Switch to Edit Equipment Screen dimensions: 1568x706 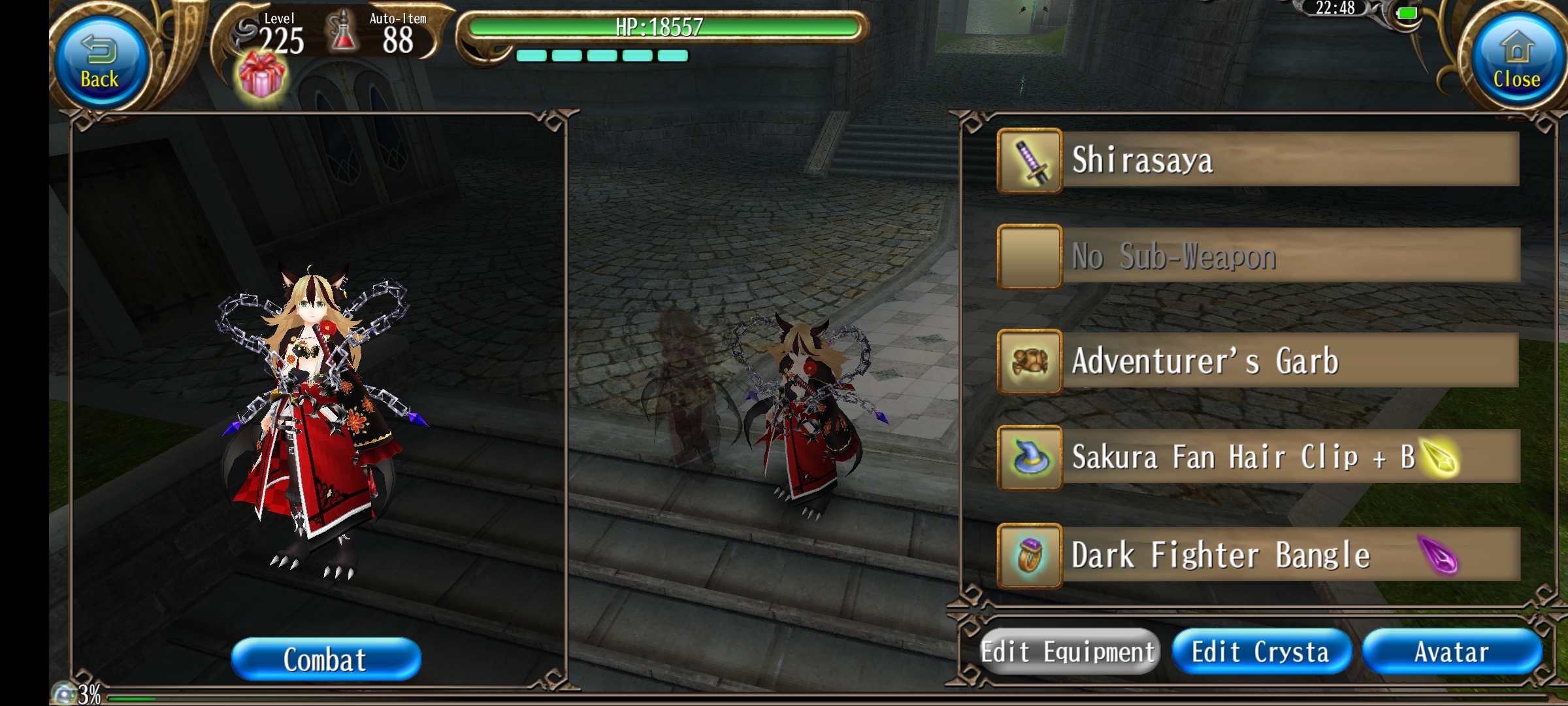(x=1069, y=652)
